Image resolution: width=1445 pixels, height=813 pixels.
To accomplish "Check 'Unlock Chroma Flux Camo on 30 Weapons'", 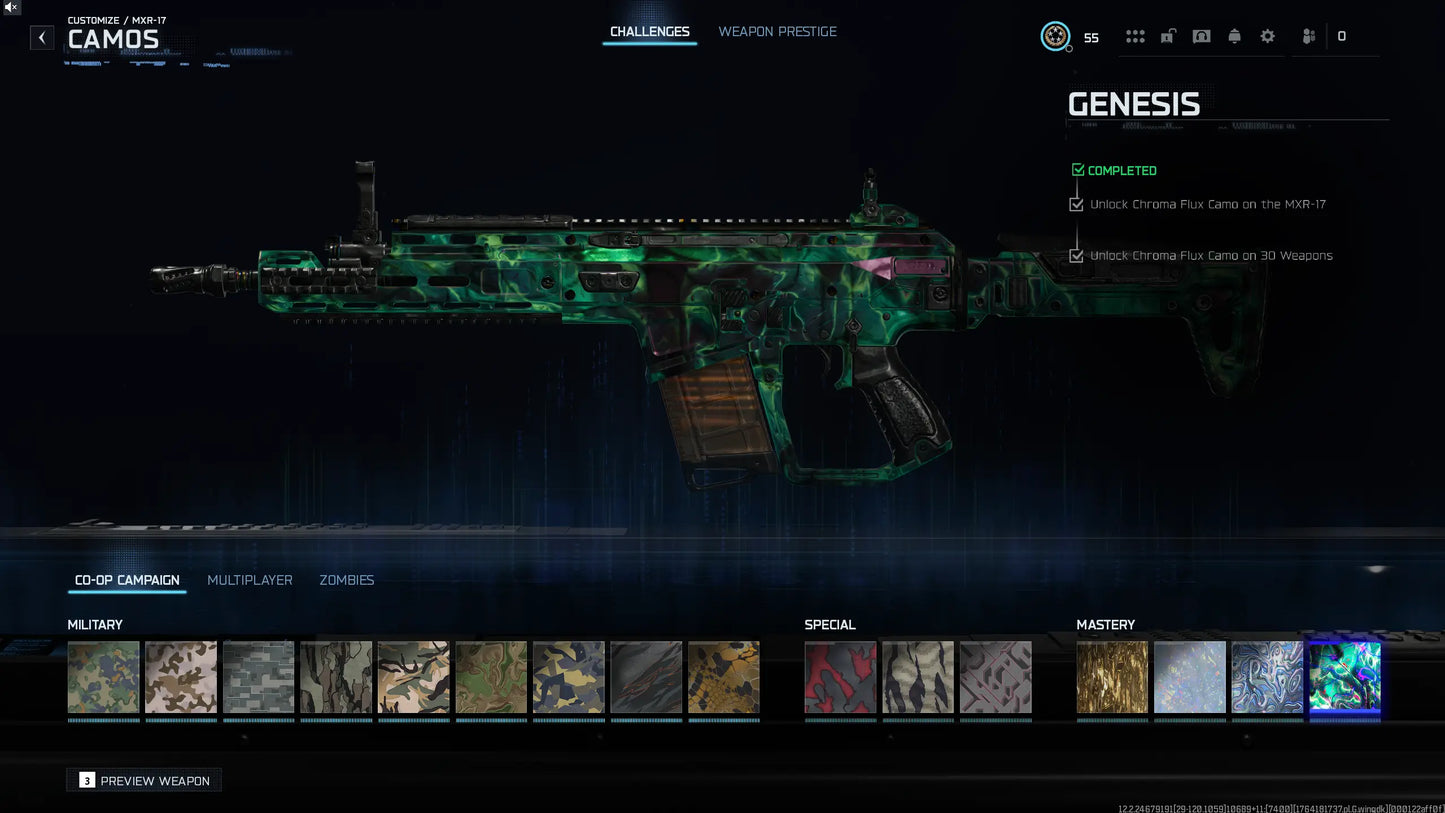I will pos(1076,256).
